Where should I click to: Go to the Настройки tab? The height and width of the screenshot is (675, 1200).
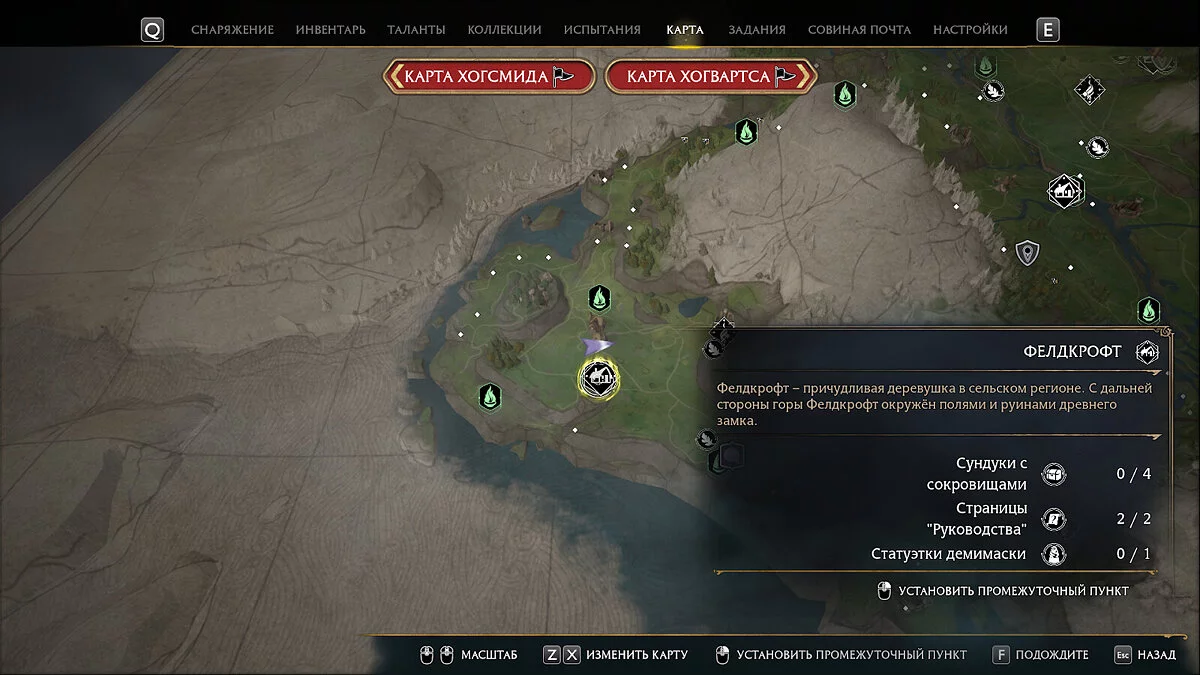pos(970,30)
